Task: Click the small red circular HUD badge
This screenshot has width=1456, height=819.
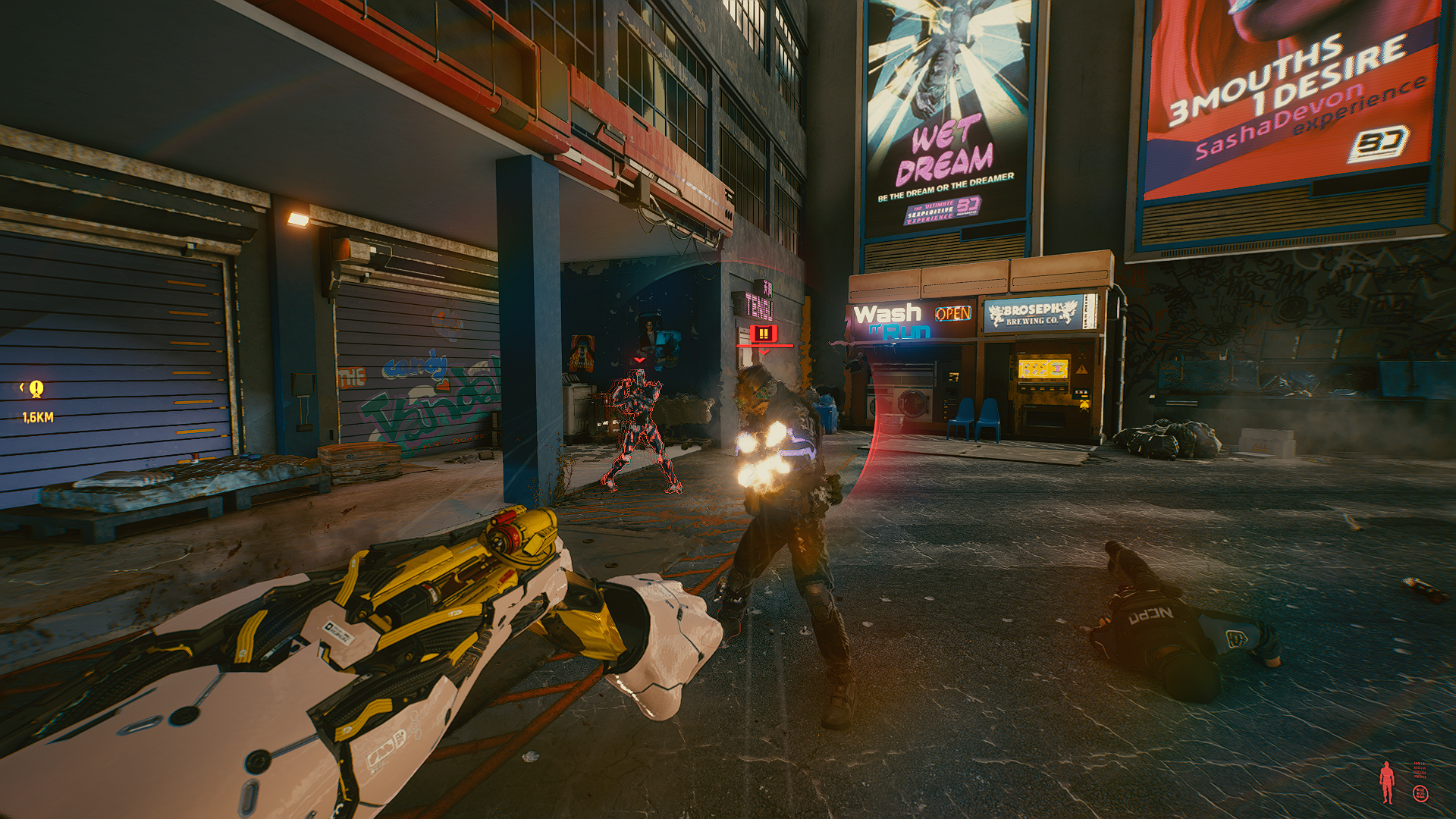Action: pos(1420,793)
